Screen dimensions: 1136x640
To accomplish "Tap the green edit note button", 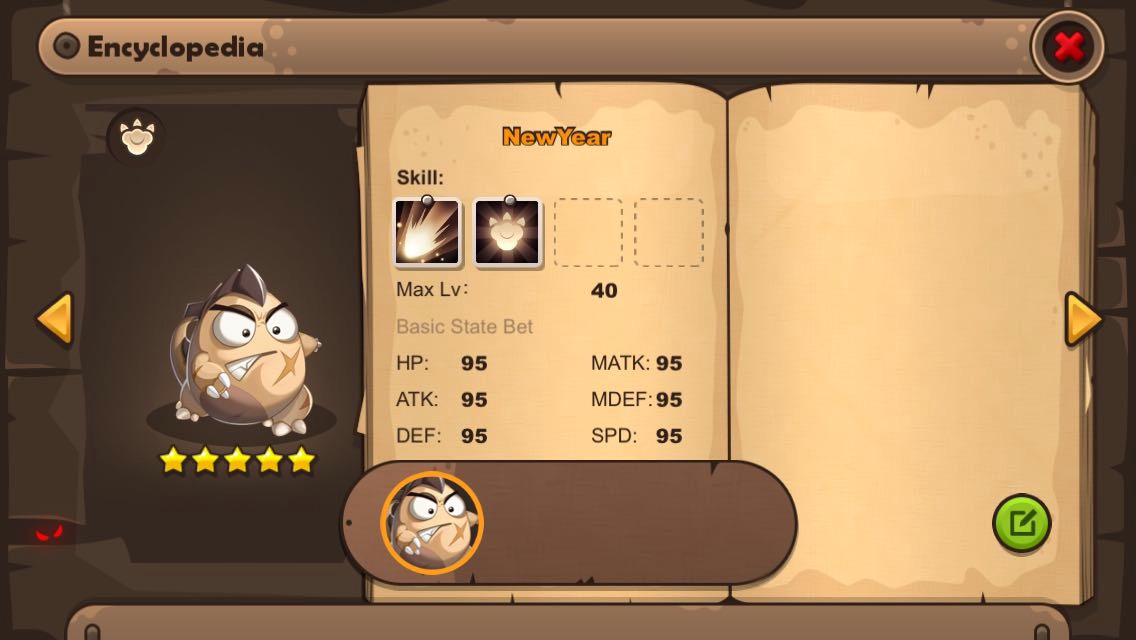I will (x=1021, y=523).
